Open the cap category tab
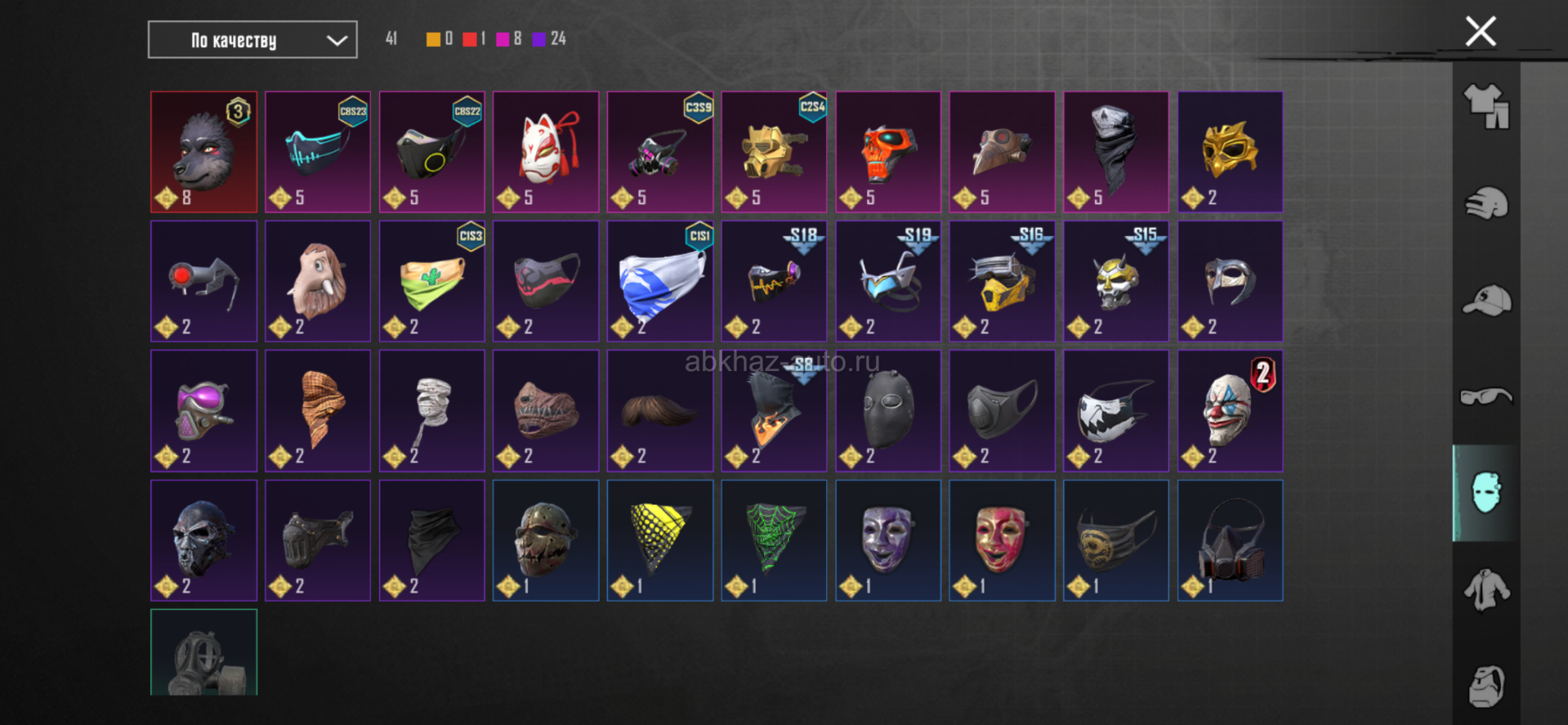The image size is (1568, 725). tap(1485, 300)
